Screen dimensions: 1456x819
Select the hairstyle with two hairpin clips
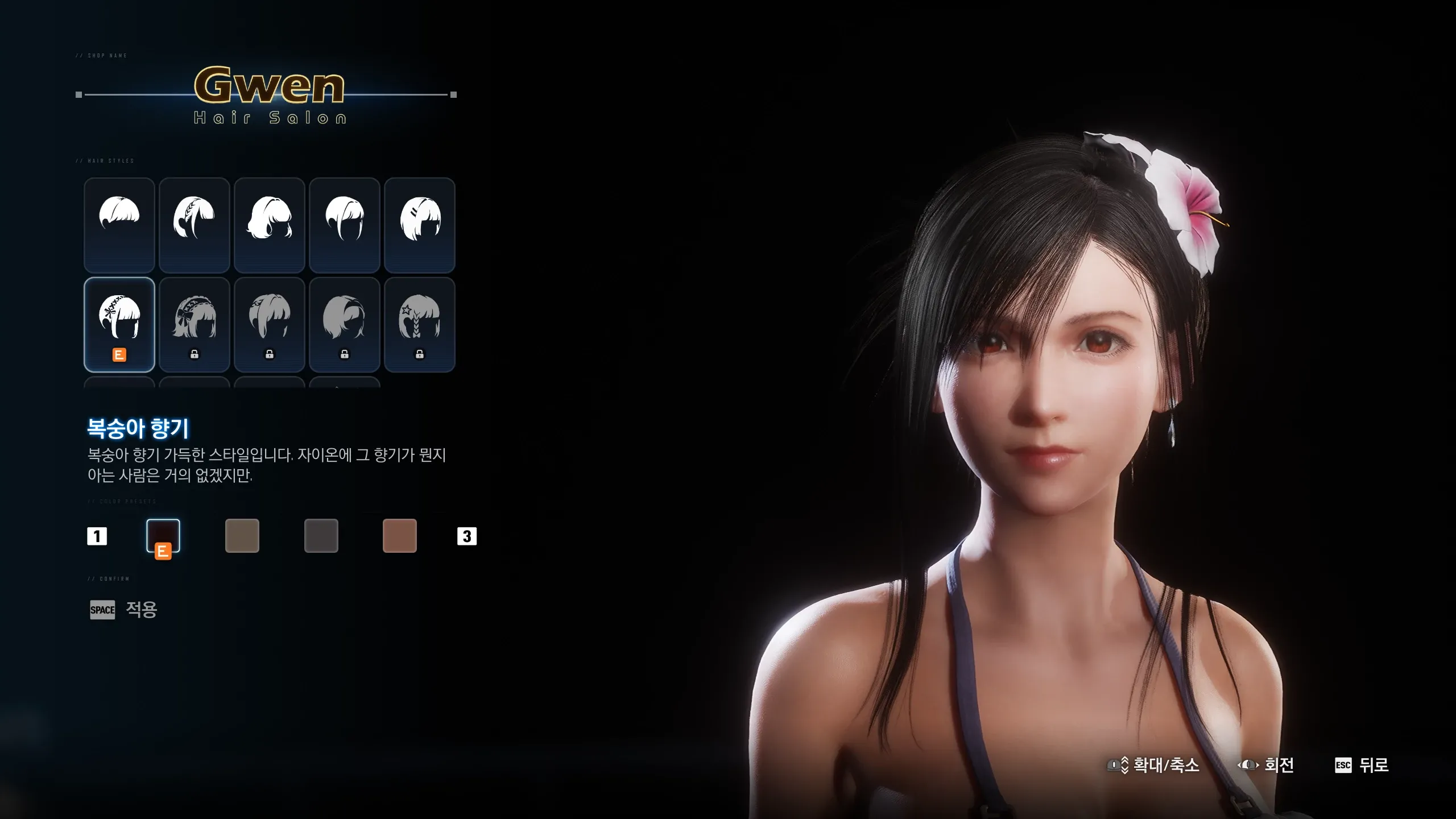[420, 225]
